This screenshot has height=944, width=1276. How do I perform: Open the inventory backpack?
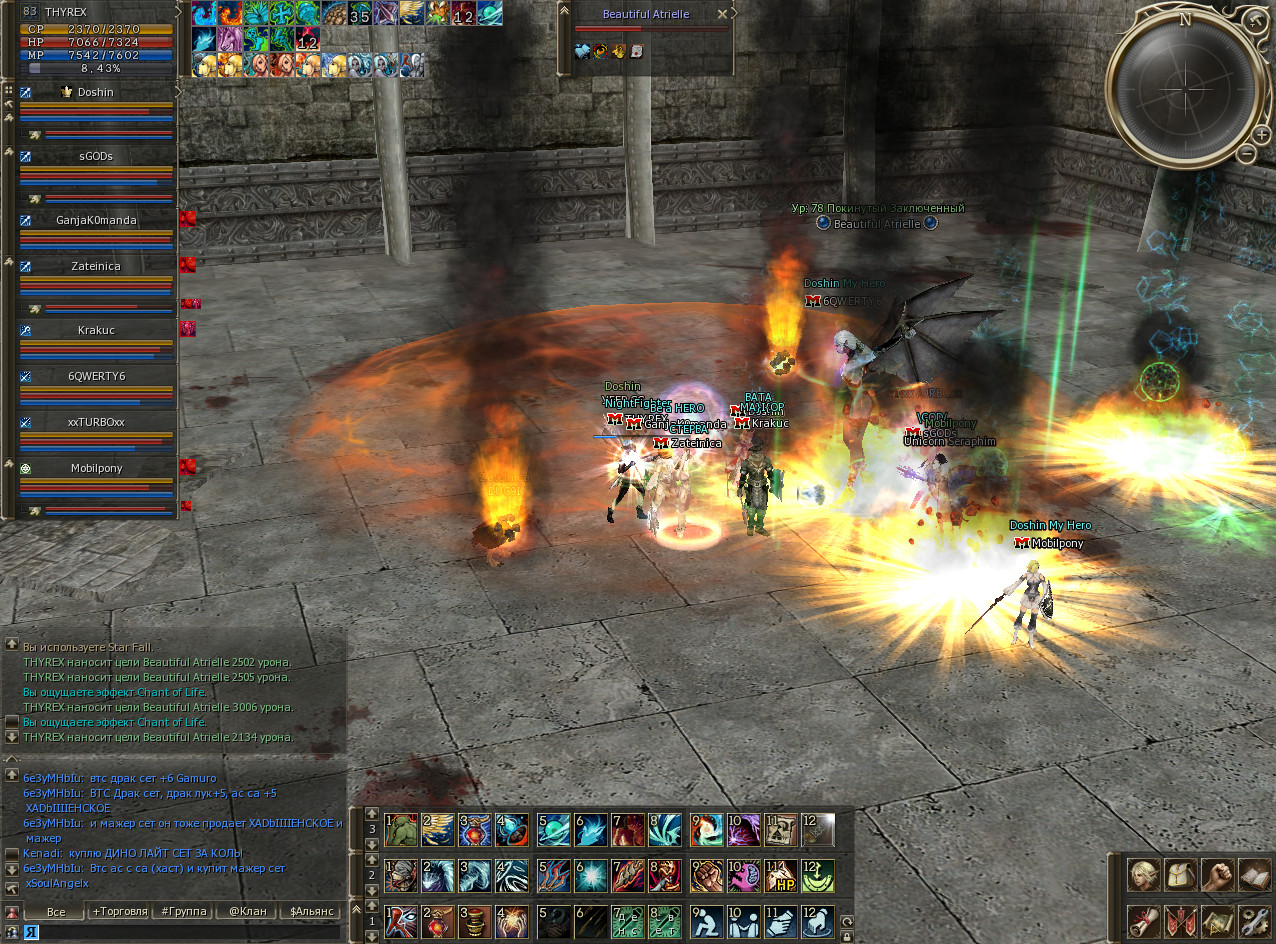[1180, 876]
